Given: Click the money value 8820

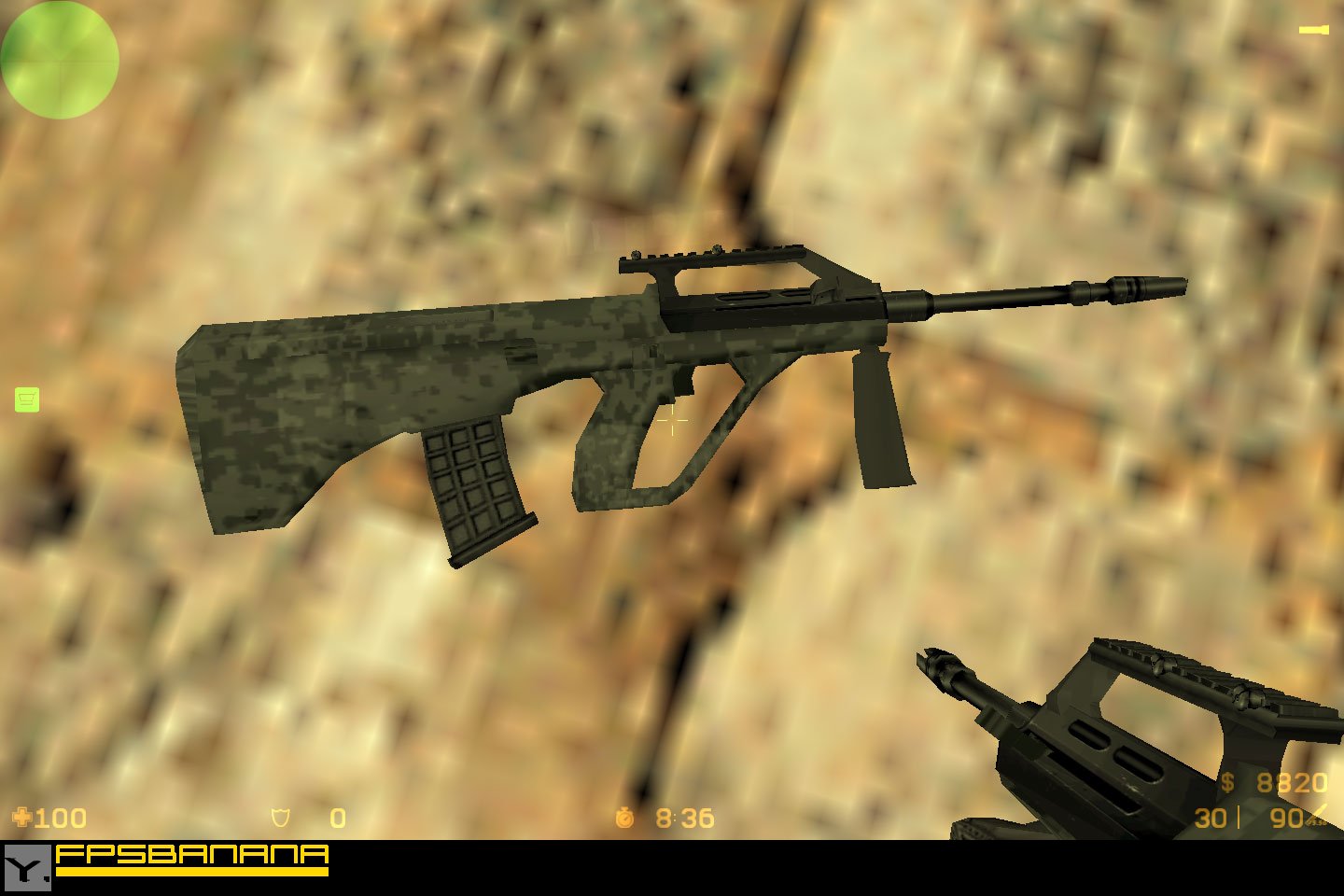Looking at the screenshot, I should pos(1292,783).
